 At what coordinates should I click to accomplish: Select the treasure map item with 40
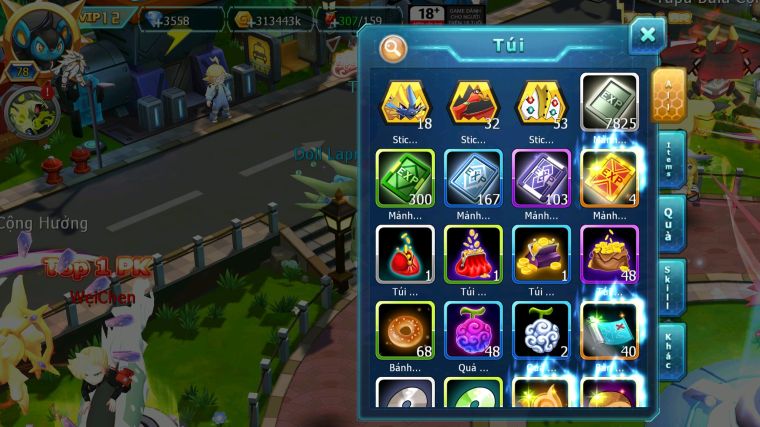609,330
